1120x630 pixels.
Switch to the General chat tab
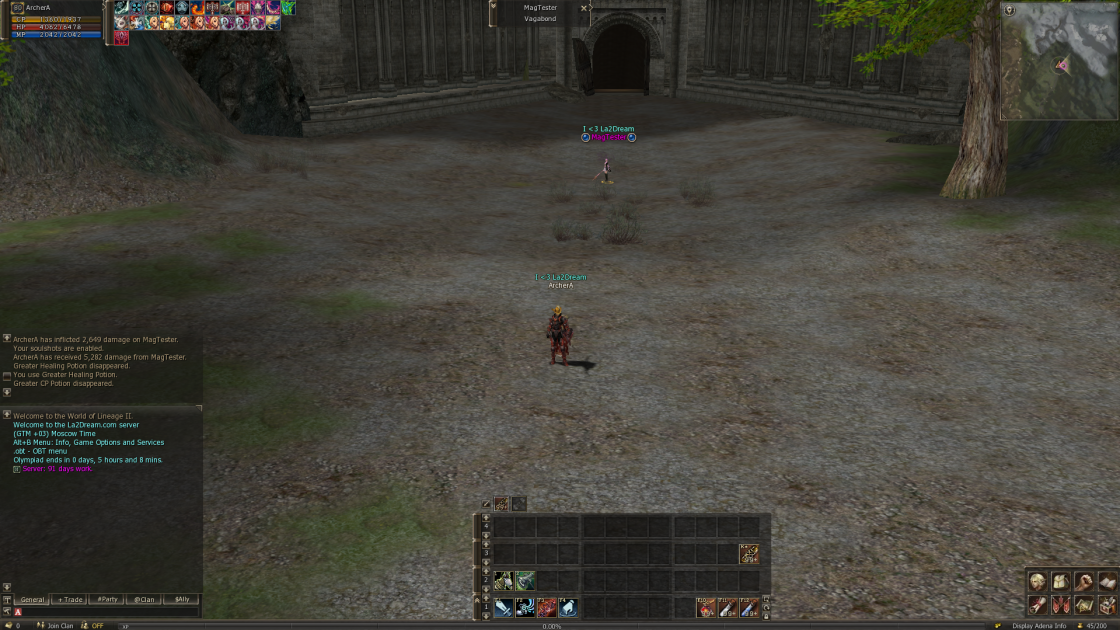pyautogui.click(x=32, y=600)
